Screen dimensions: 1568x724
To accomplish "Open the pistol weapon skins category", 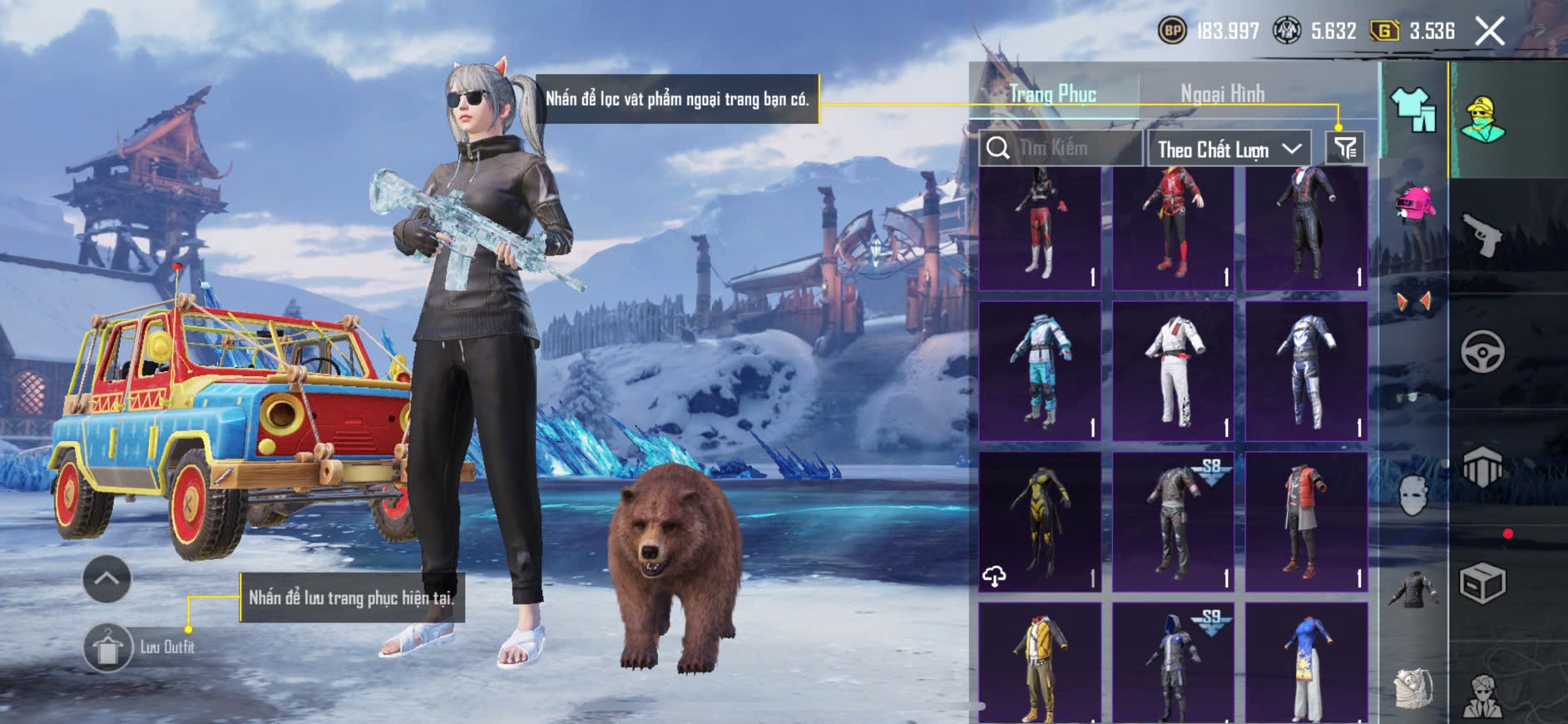I will (1481, 236).
